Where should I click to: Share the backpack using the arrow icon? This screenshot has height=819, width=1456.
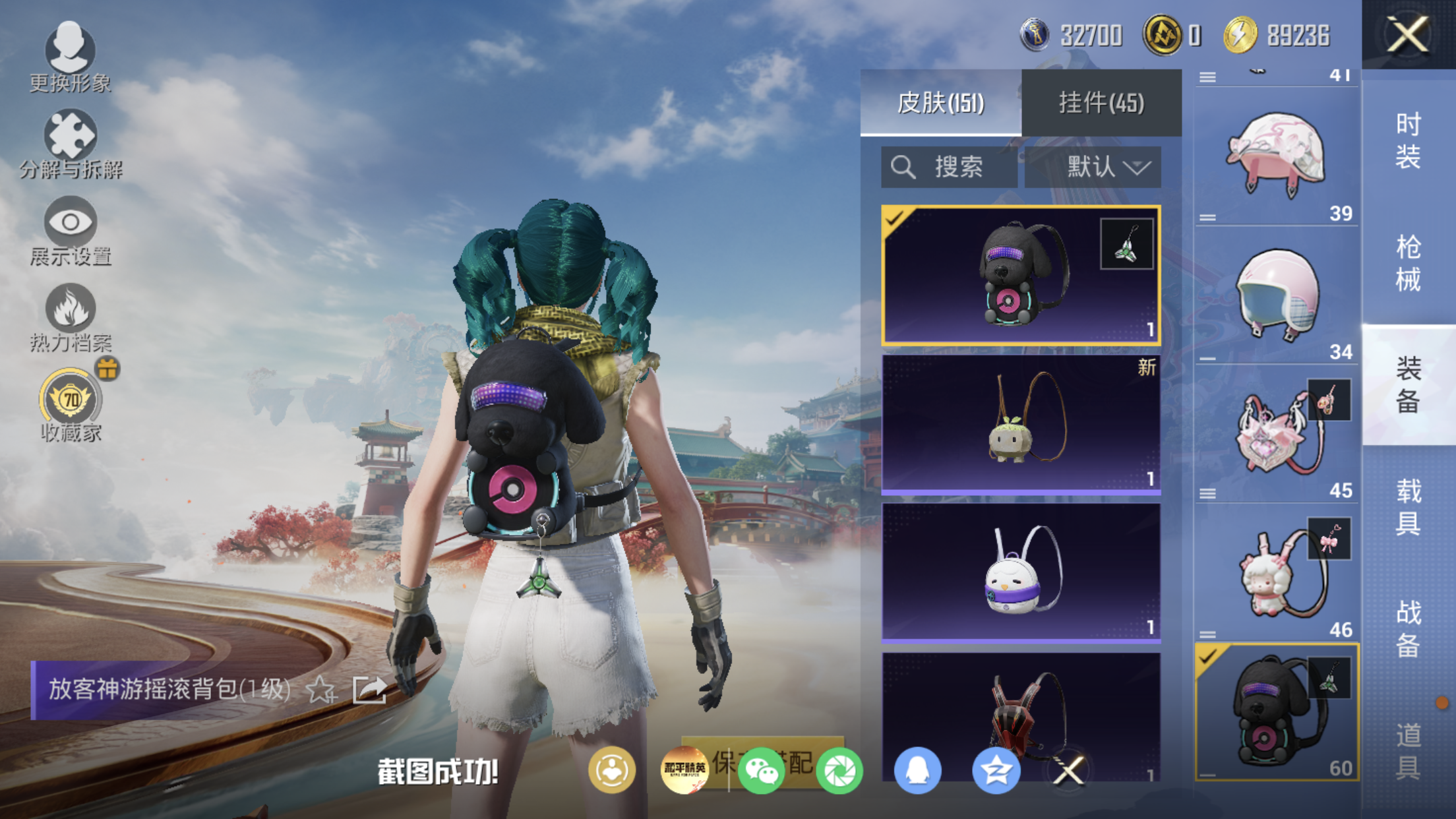click(x=369, y=690)
